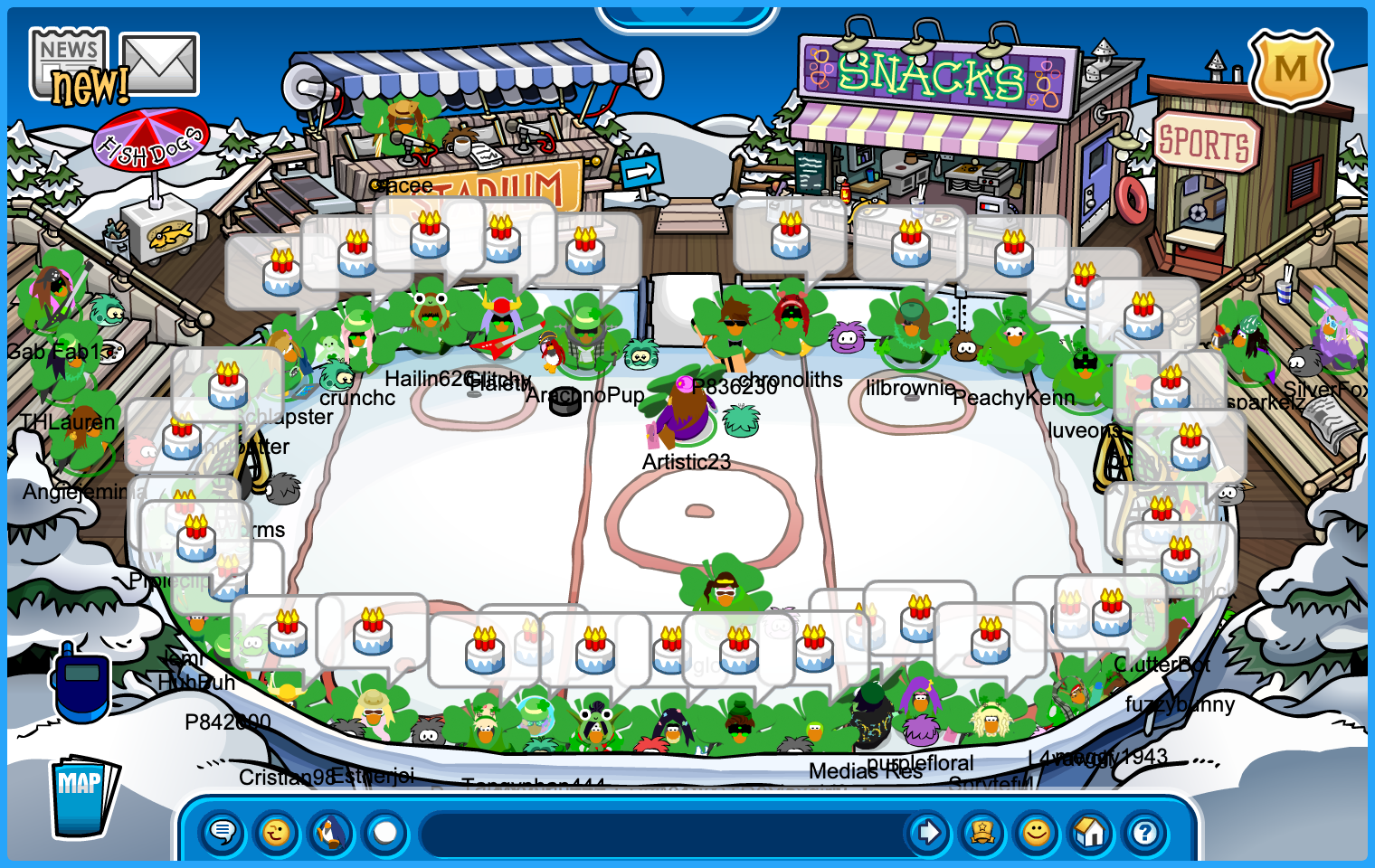Screen dimensions: 1375x868
Task: Focus the chat message text box
Action: tap(660, 832)
